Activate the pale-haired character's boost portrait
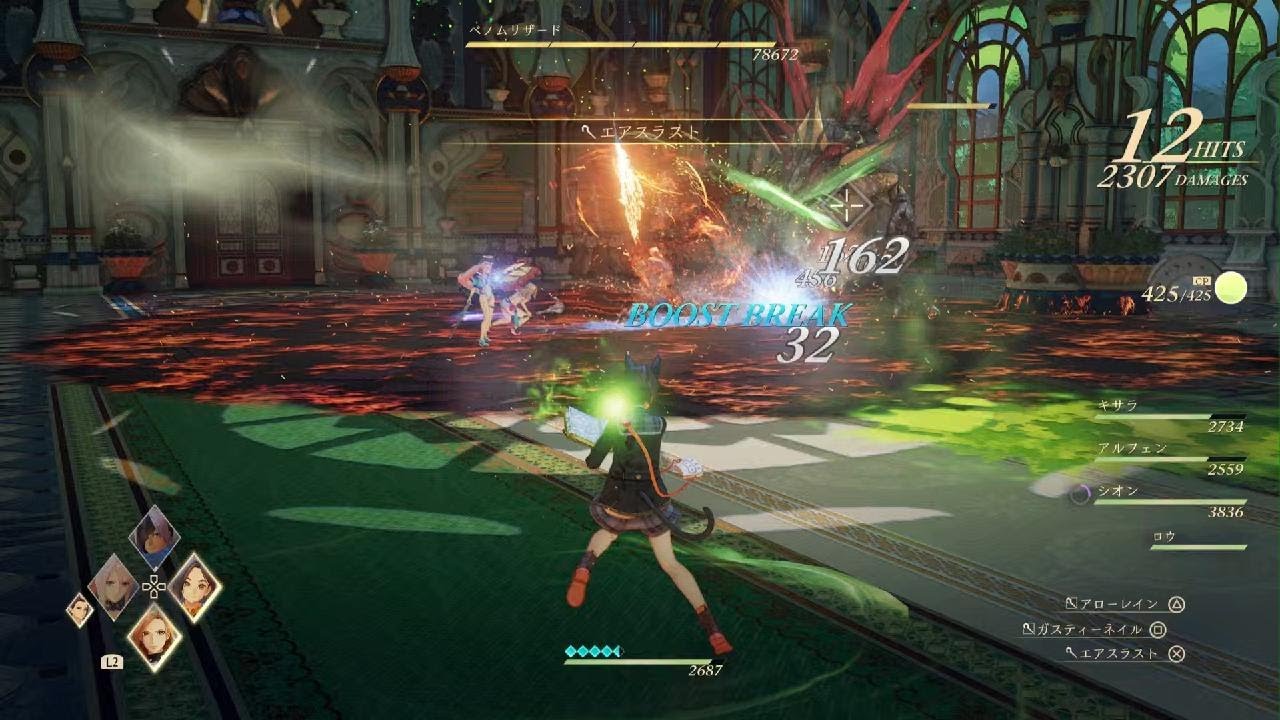 [x=113, y=586]
